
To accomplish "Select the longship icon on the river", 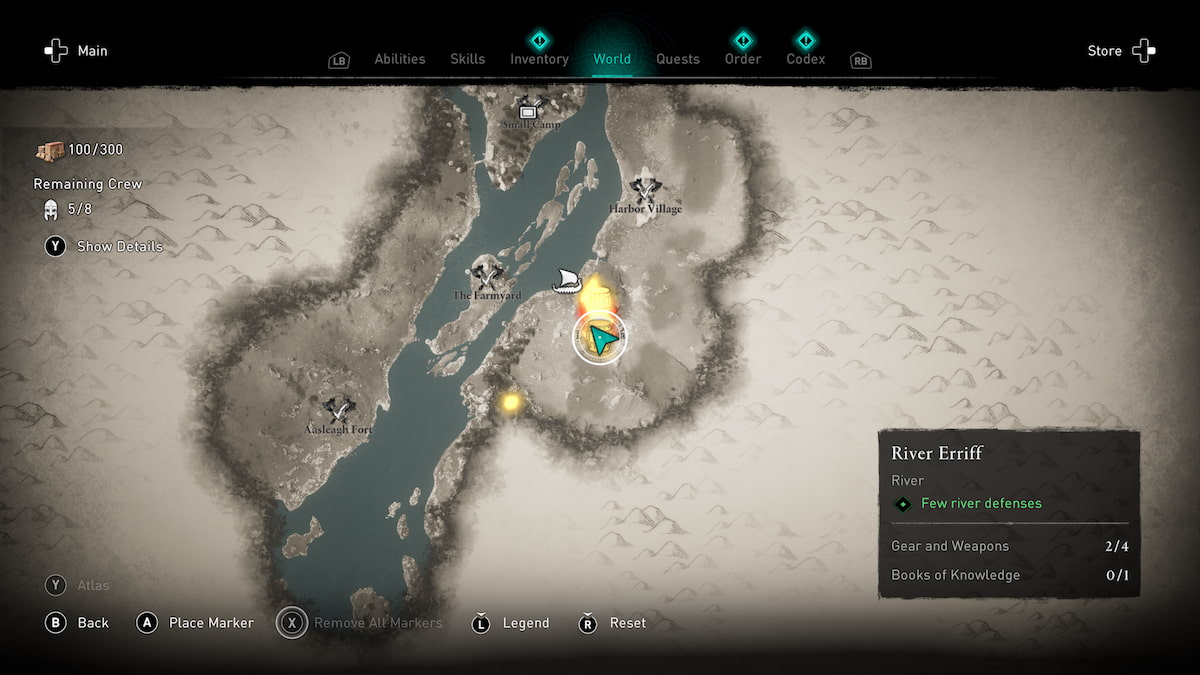I will coord(567,280).
